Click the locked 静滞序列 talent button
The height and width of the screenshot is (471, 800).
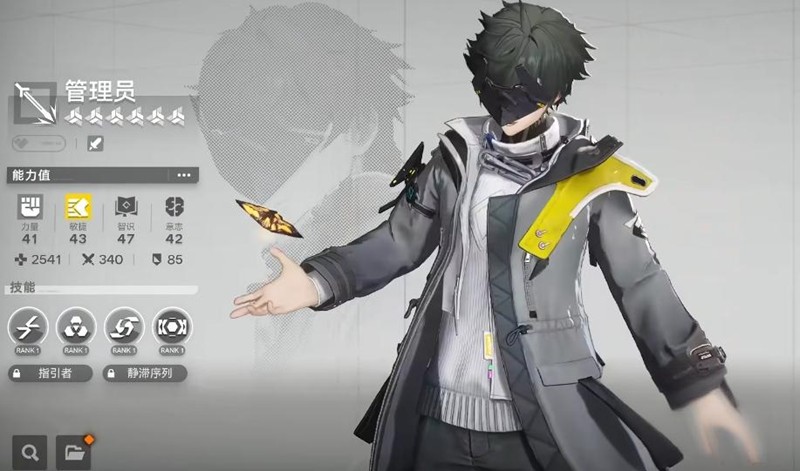click(145, 373)
